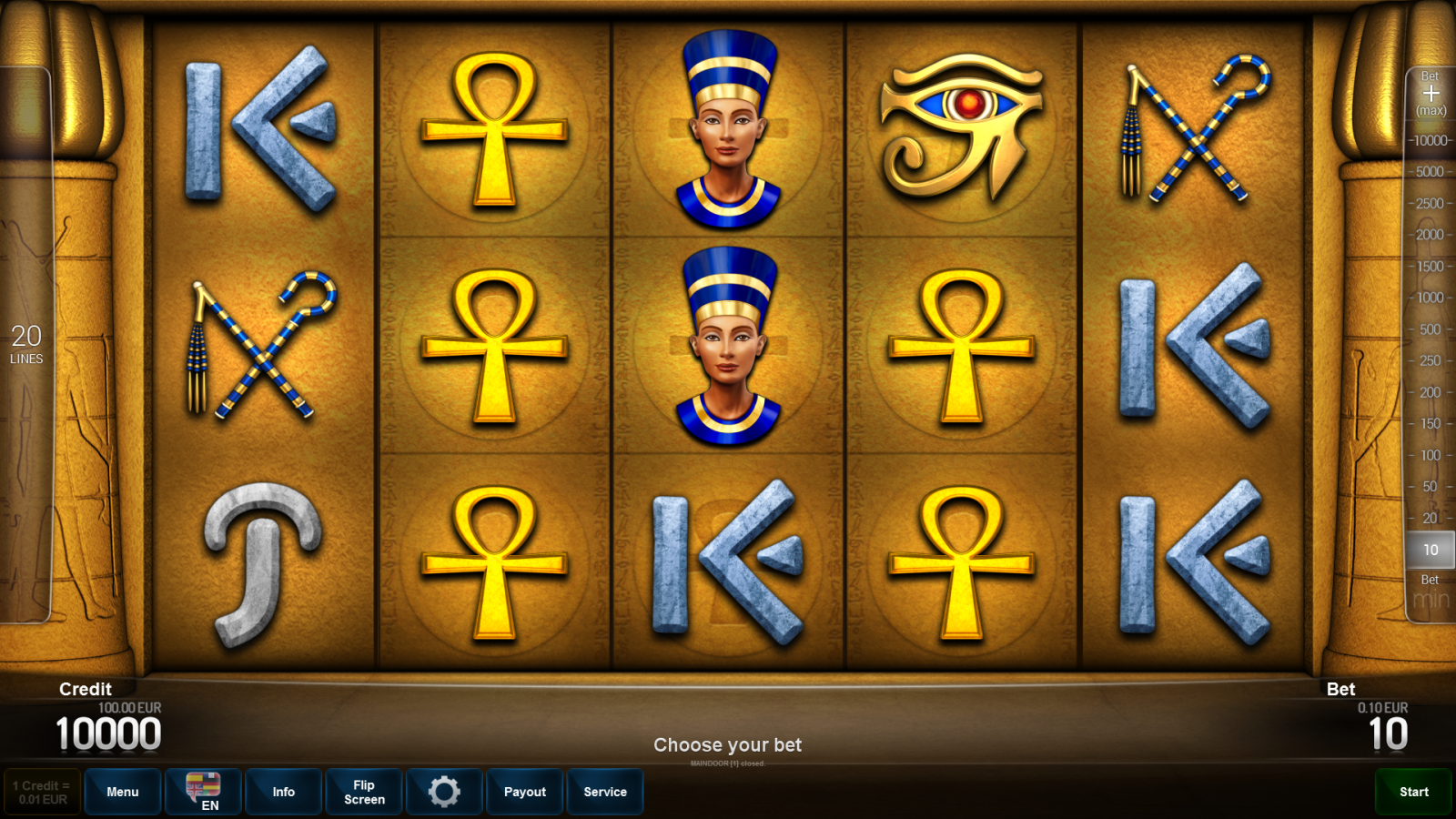The image size is (1456, 819).
Task: Click the Bet max plus icon
Action: [1431, 96]
